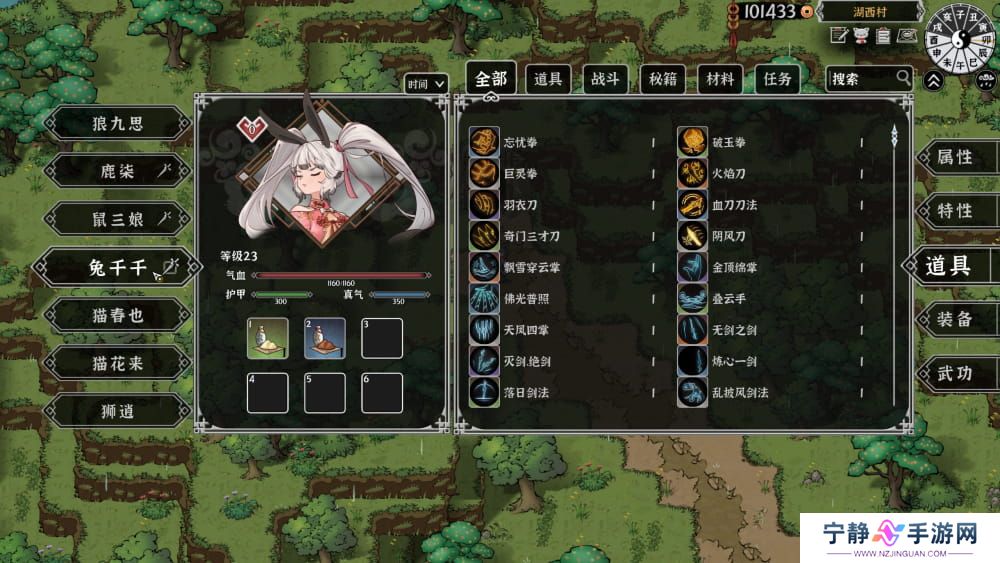The width and height of the screenshot is (1000, 563).
Task: Open the 材料 category tab
Action: tap(720, 79)
